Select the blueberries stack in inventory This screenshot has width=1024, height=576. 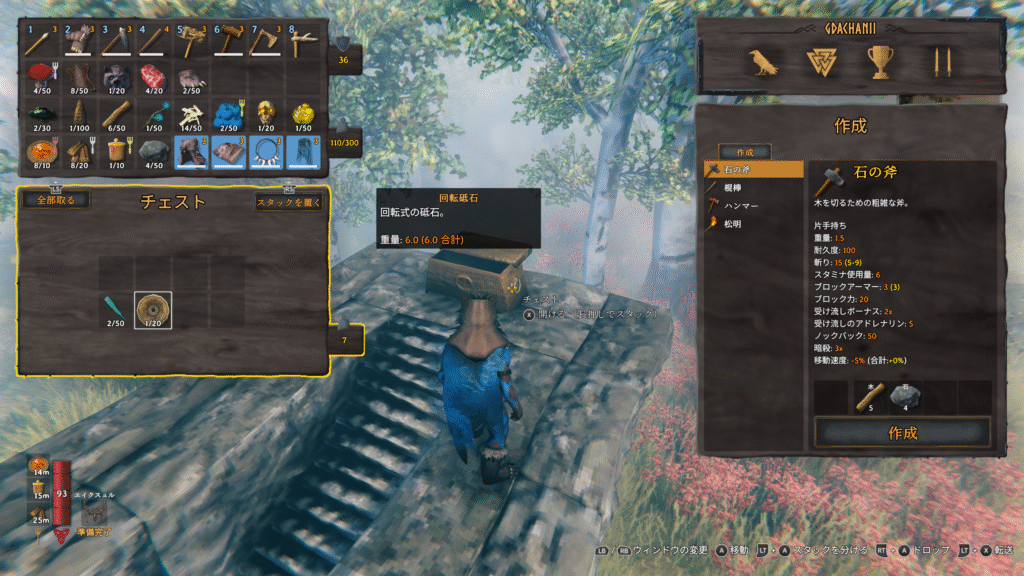pyautogui.click(x=229, y=114)
